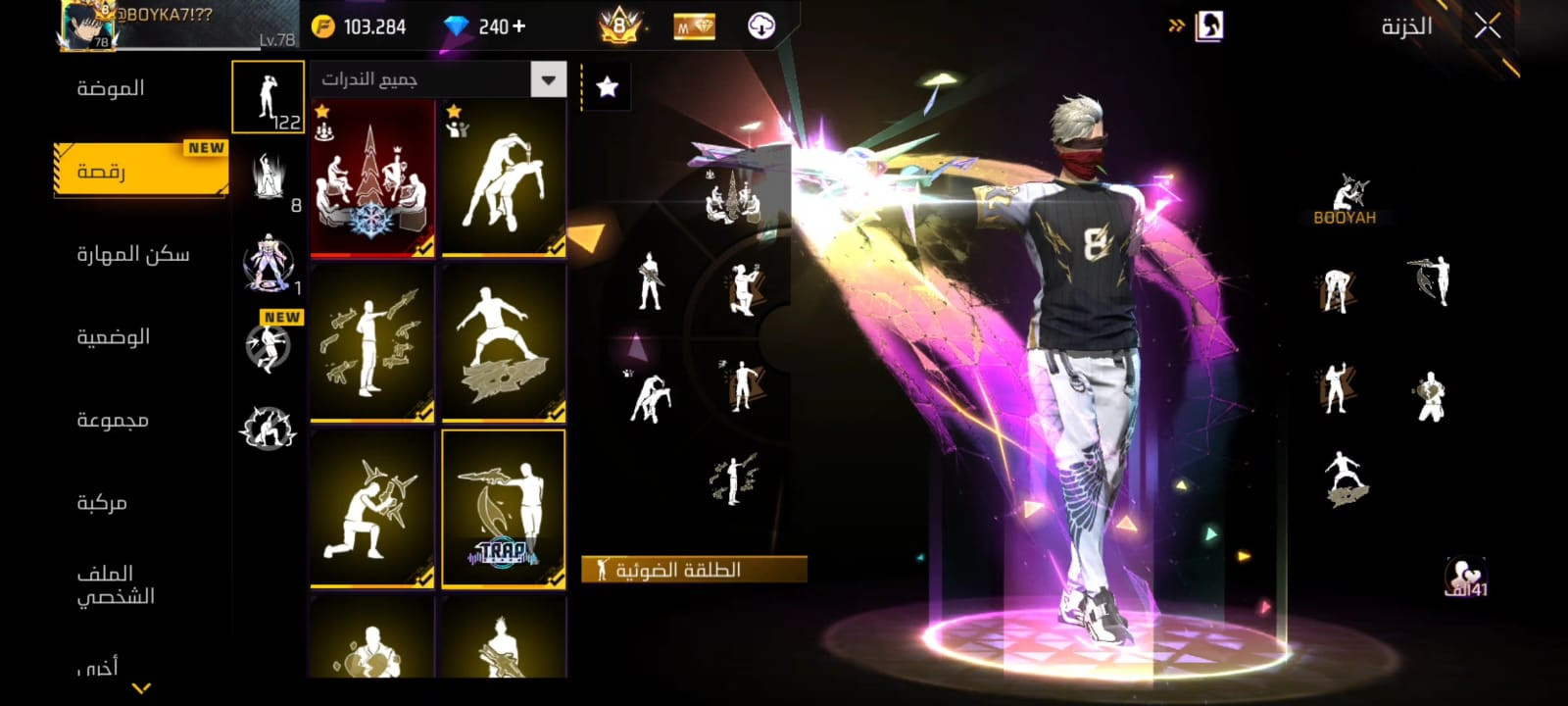Open the الوضعية category
This screenshot has height=706, width=1568.
113,337
